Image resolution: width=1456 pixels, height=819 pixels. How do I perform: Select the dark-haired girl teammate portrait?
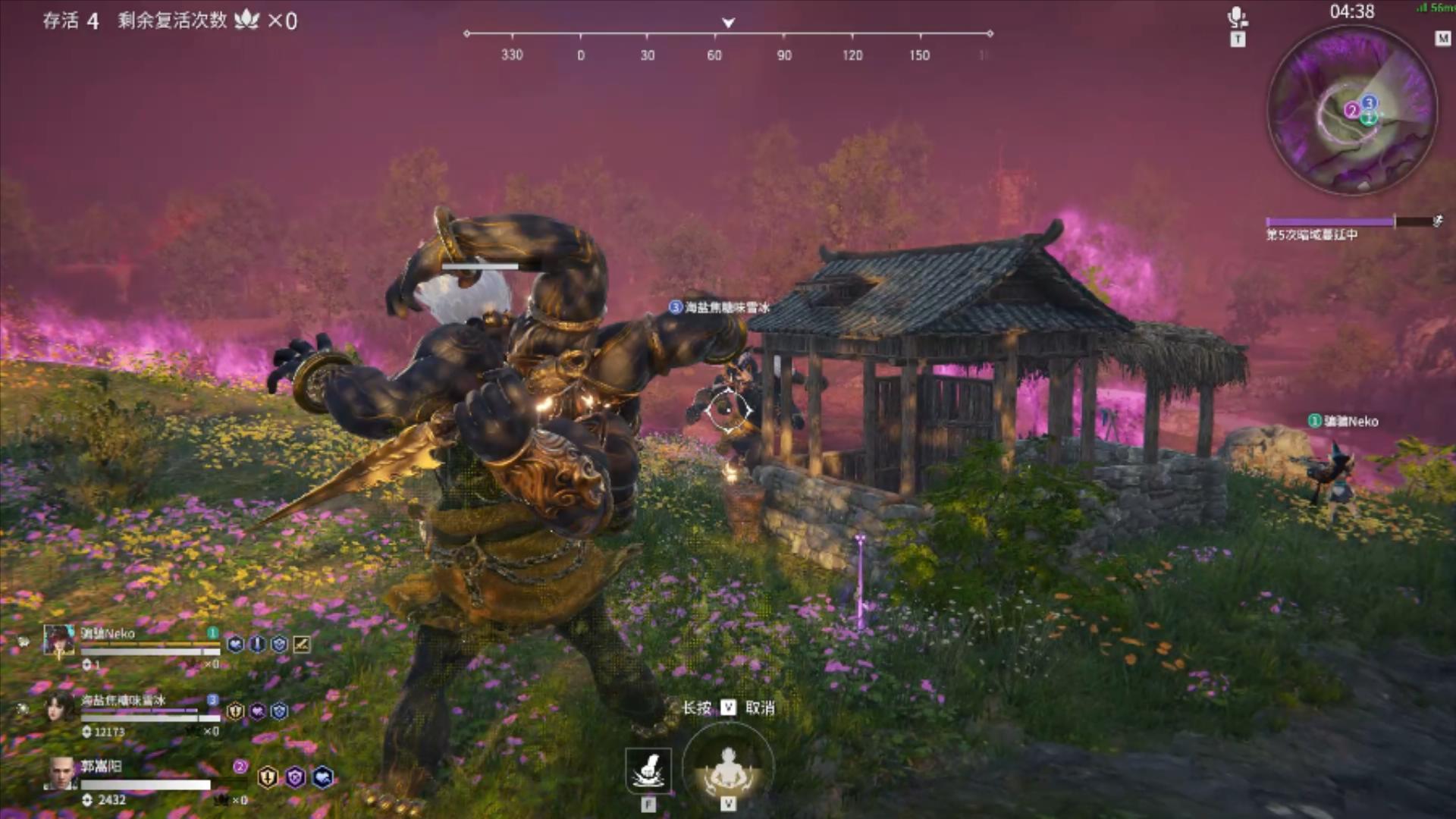[x=58, y=707]
